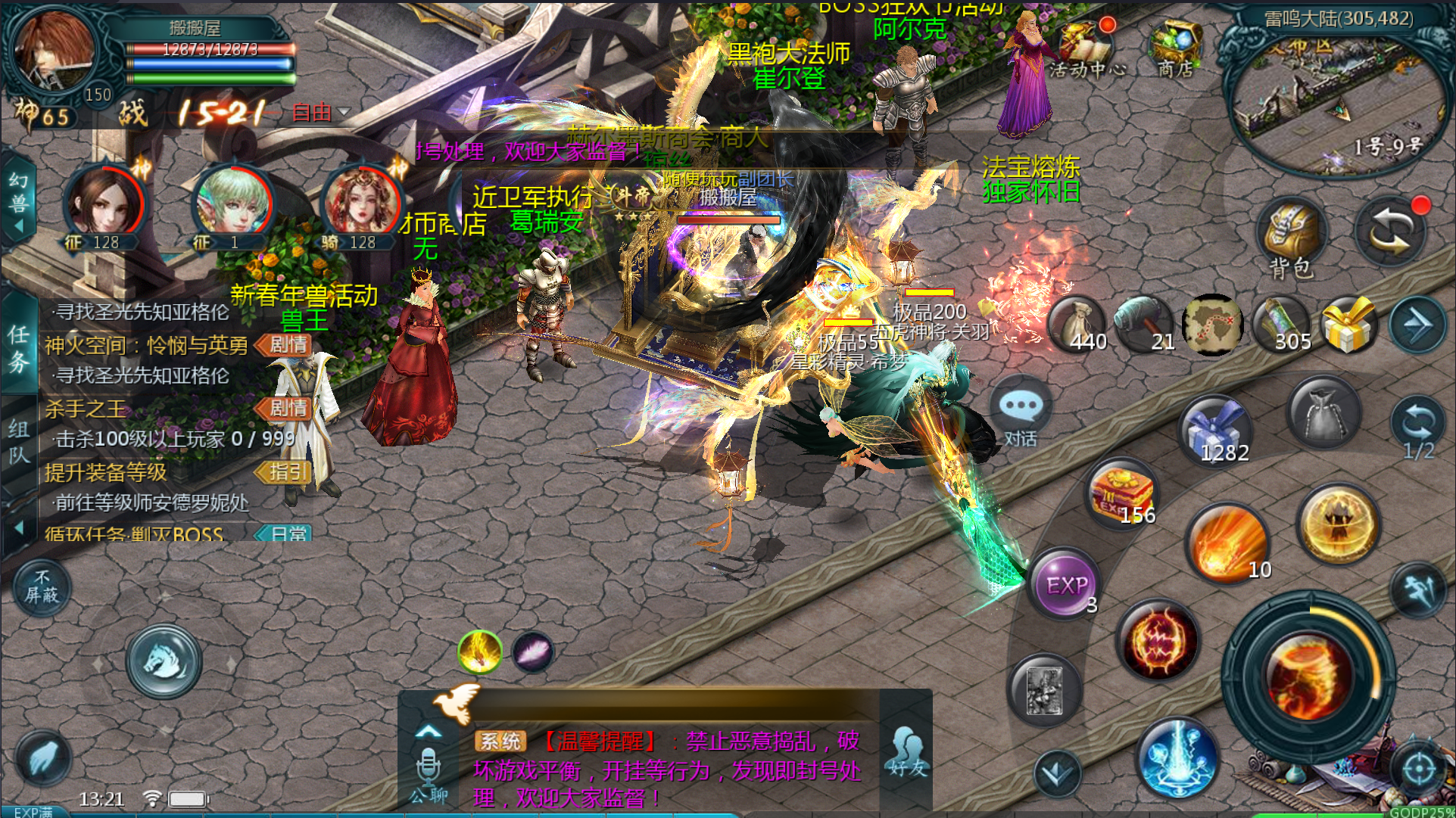This screenshot has width=1456, height=818.
Task: Tap the 对话 chat bubble button
Action: pyautogui.click(x=1021, y=412)
